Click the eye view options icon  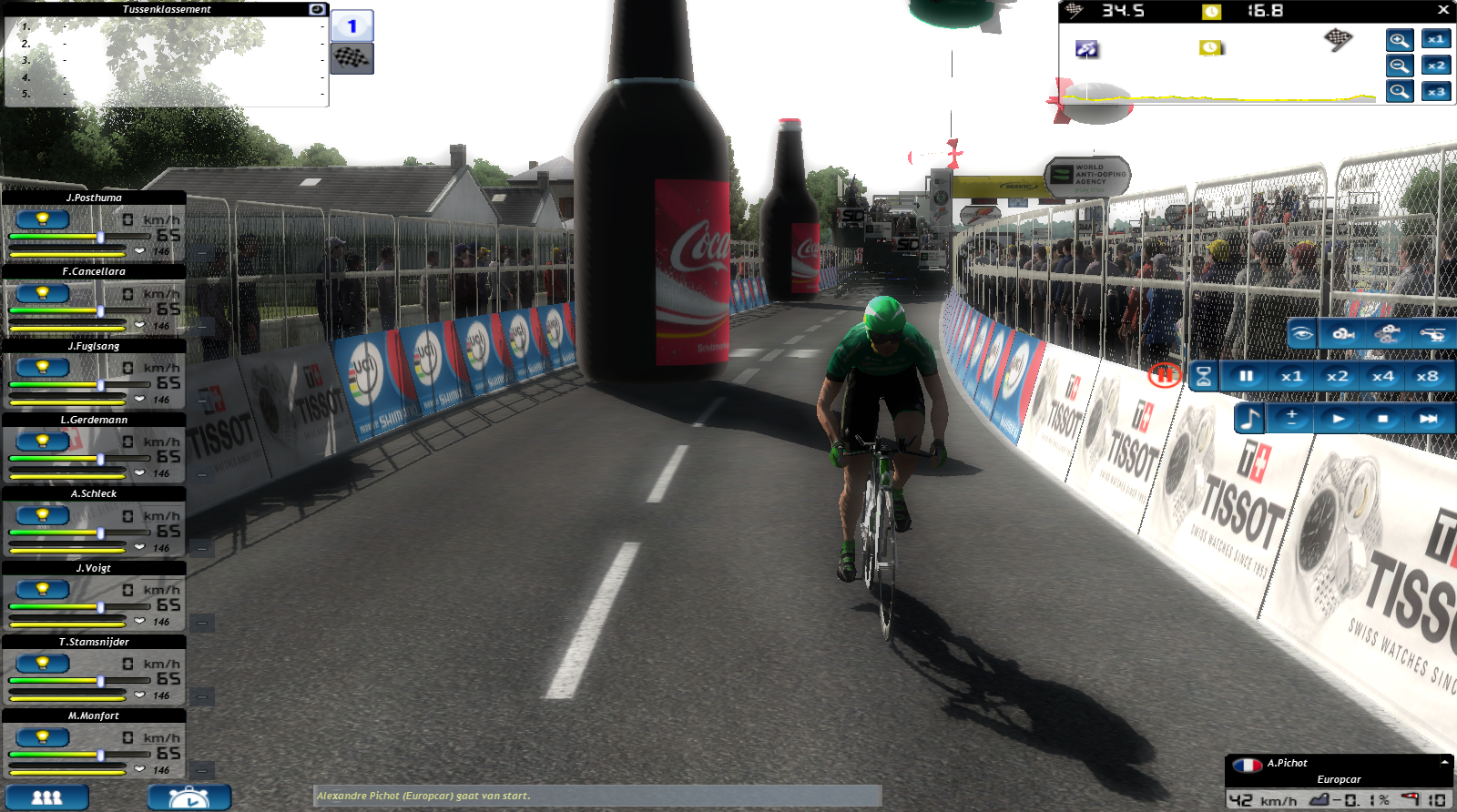[1302, 334]
